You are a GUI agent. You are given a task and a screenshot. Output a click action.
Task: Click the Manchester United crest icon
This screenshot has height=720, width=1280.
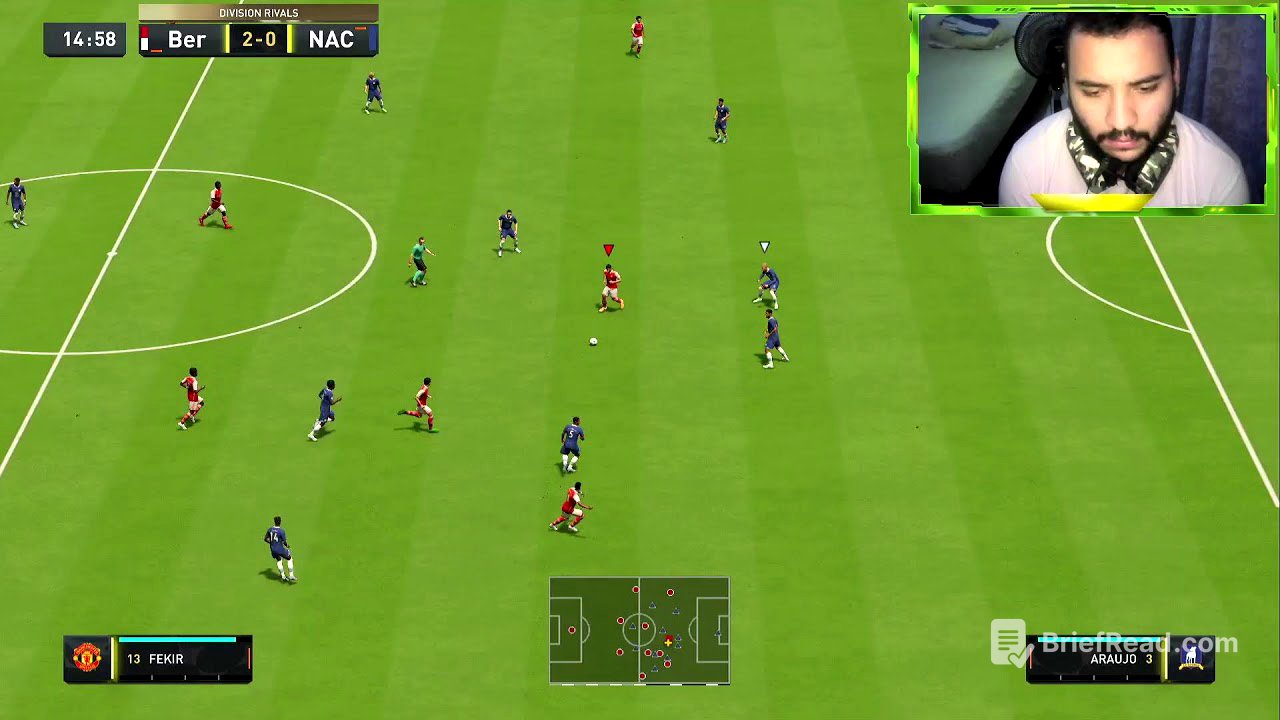[85, 658]
